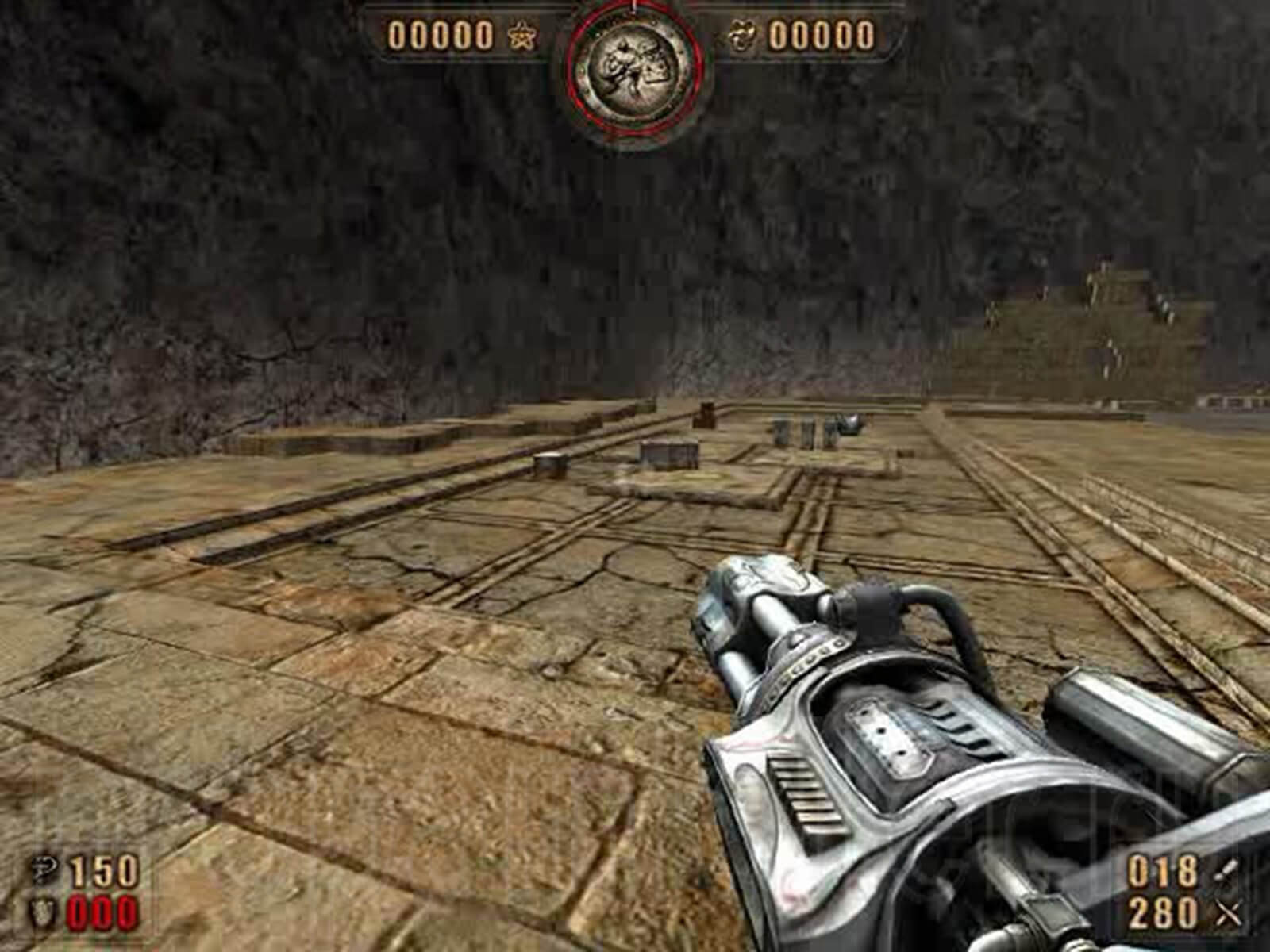This screenshot has height=952, width=1270.
Task: Click the health value 150
Action: 102,869
